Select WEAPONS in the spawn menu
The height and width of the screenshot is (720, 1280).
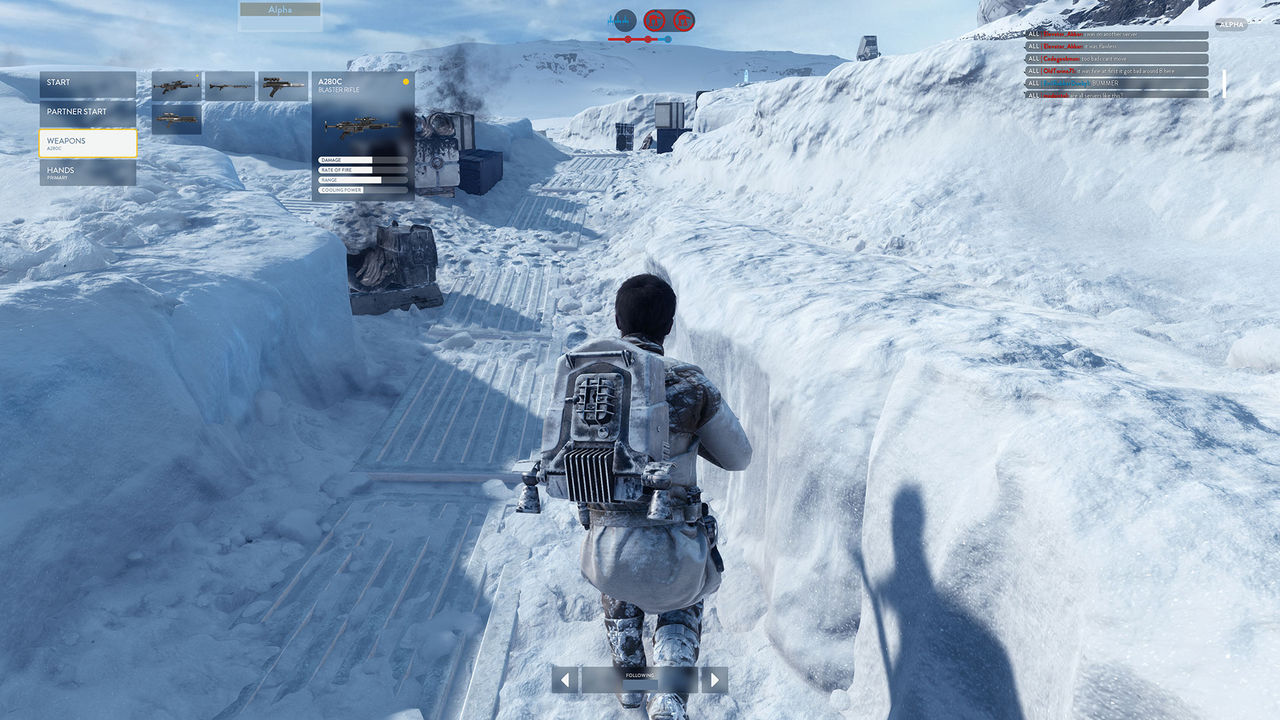coord(87,143)
